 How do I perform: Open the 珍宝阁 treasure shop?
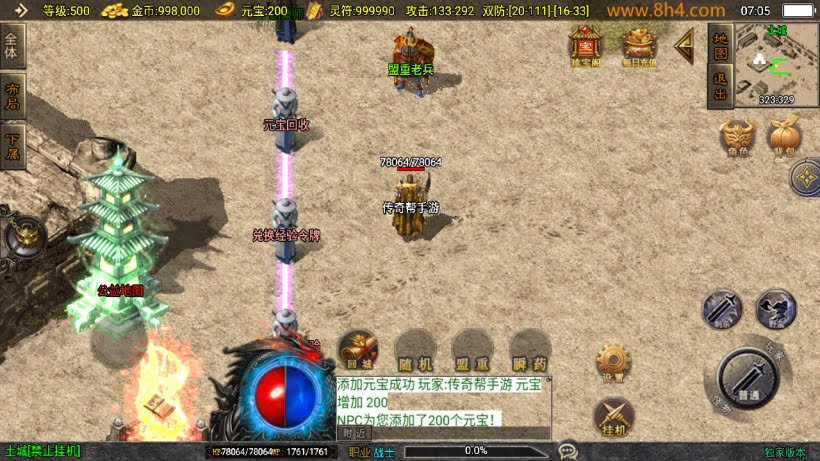pos(585,46)
